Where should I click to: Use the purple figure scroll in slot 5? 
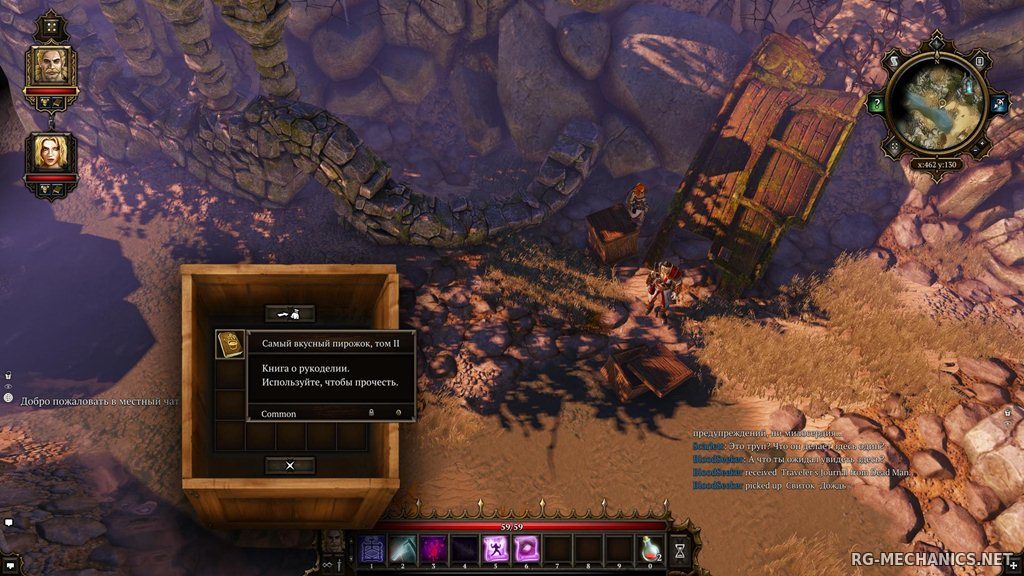[x=494, y=548]
